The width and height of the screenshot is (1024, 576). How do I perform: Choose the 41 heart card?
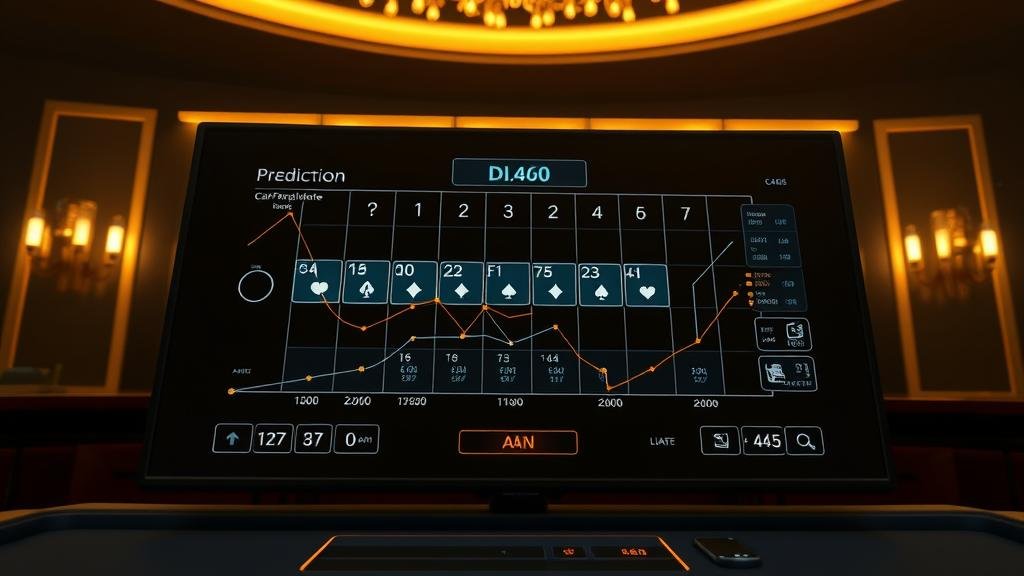pos(646,284)
